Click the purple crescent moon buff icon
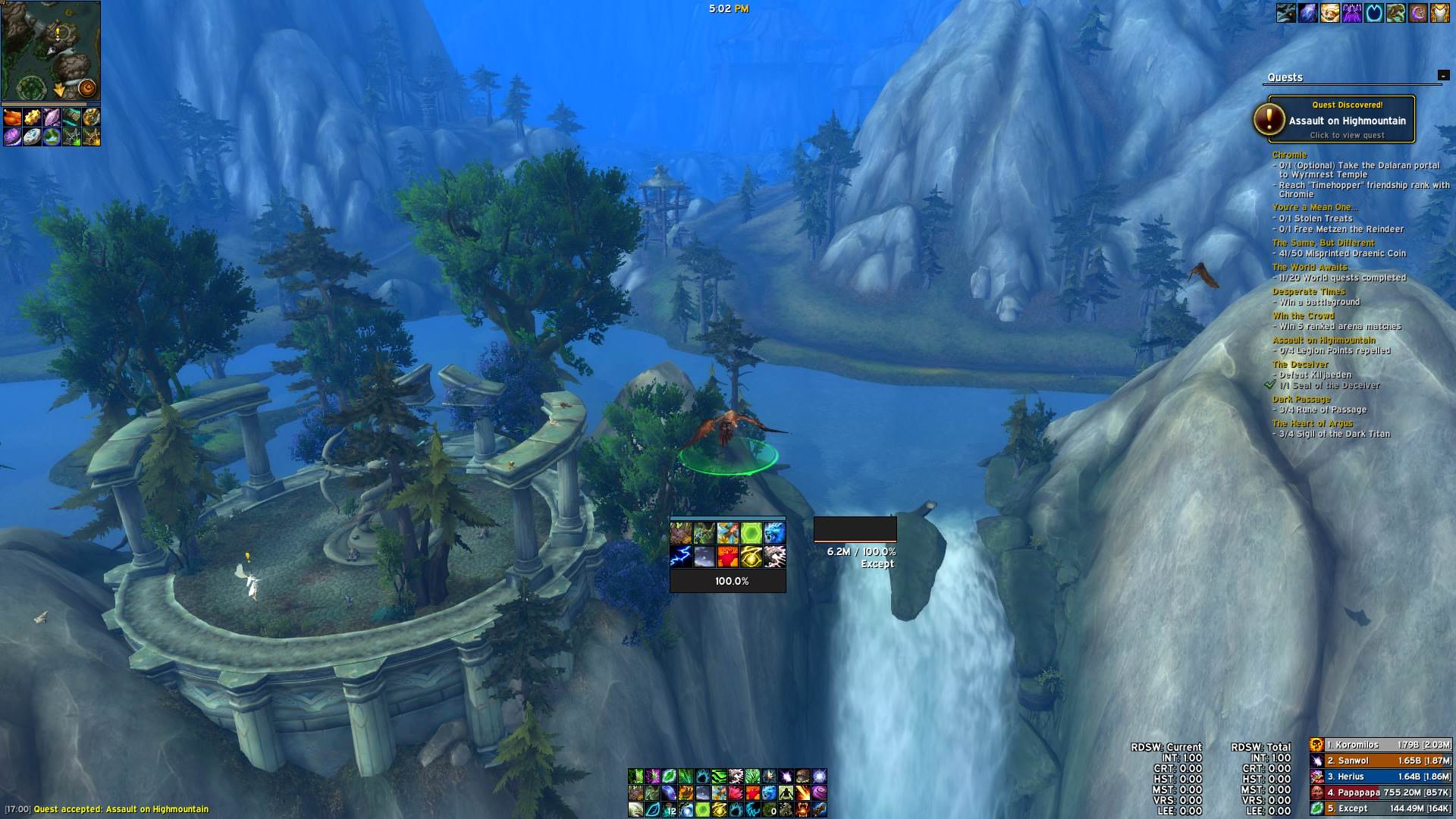 (1417, 13)
